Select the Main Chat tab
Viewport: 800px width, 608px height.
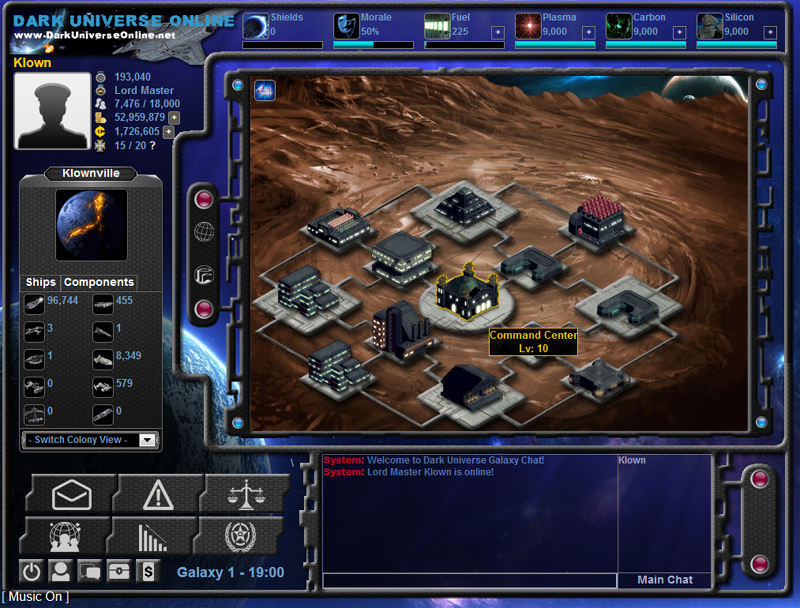point(665,580)
